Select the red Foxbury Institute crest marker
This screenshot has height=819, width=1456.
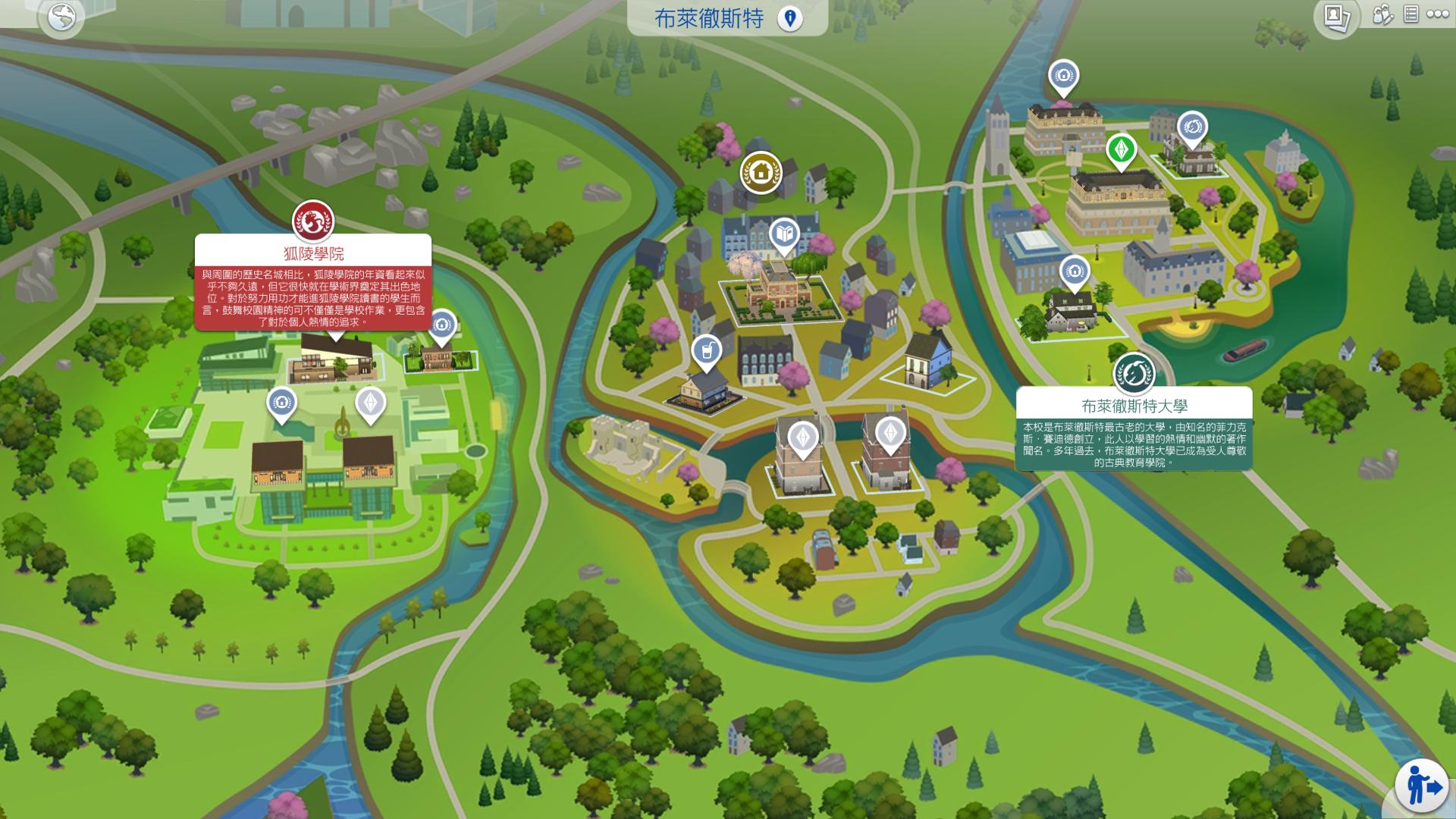313,220
